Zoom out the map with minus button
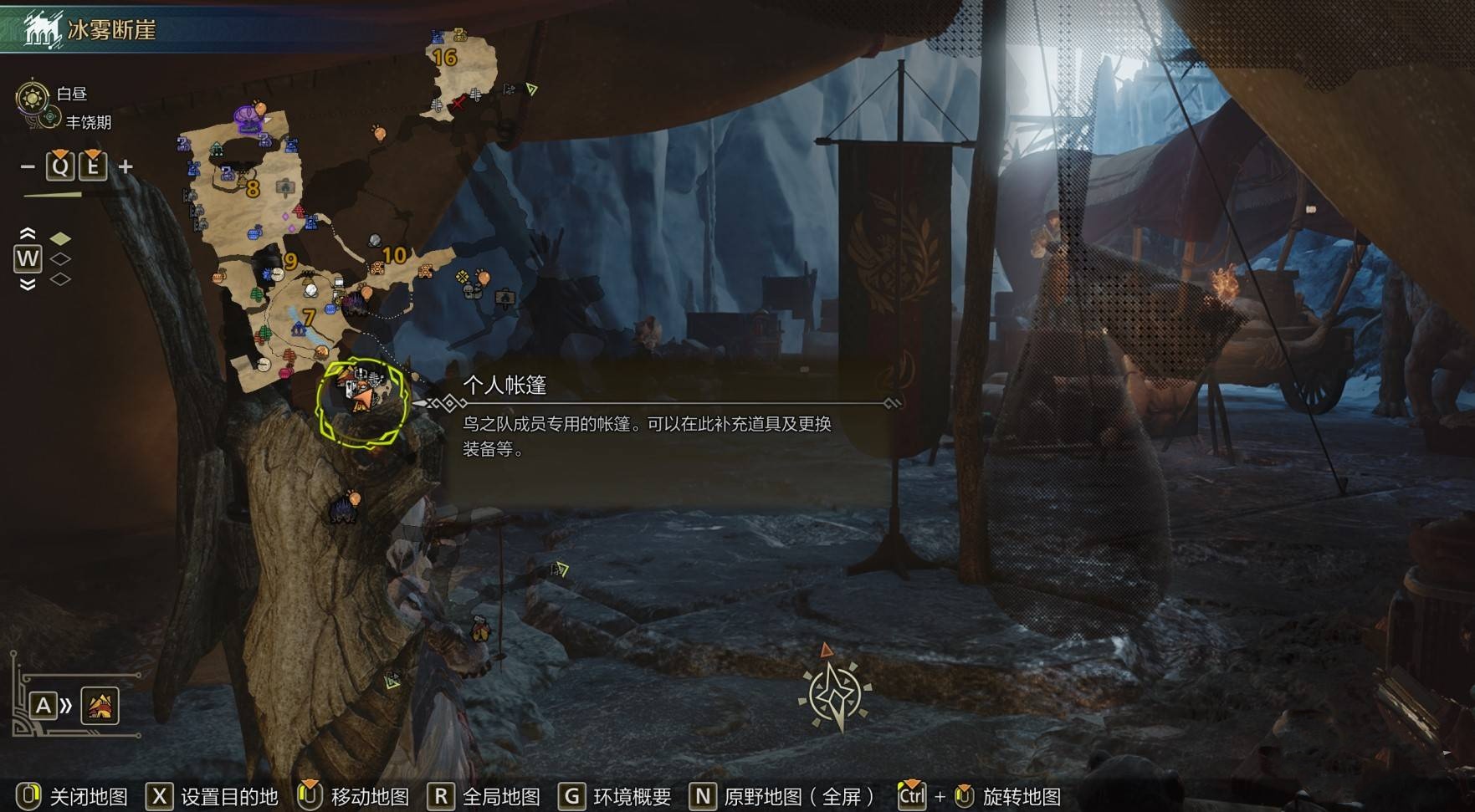The width and height of the screenshot is (1475, 812). point(28,166)
